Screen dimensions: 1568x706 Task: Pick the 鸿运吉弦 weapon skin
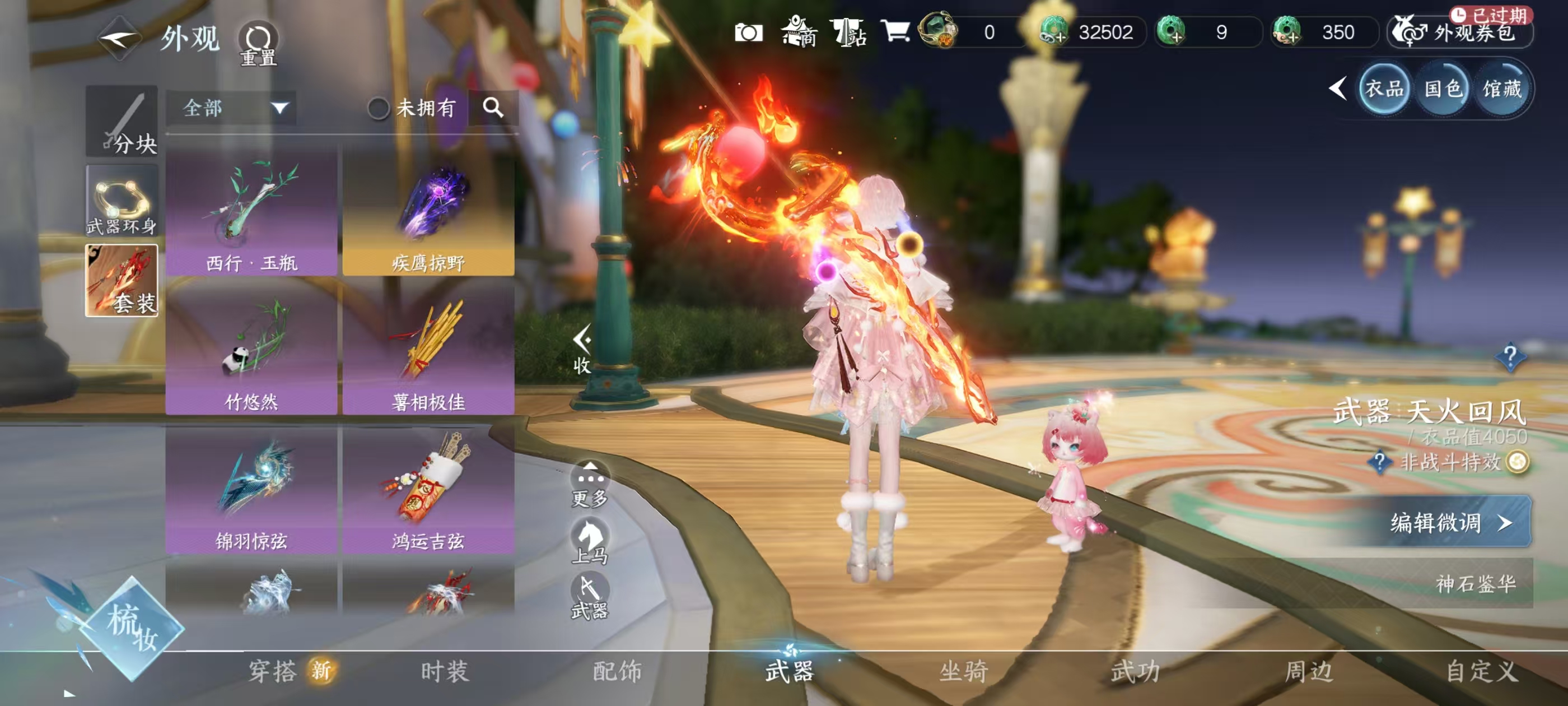click(428, 489)
